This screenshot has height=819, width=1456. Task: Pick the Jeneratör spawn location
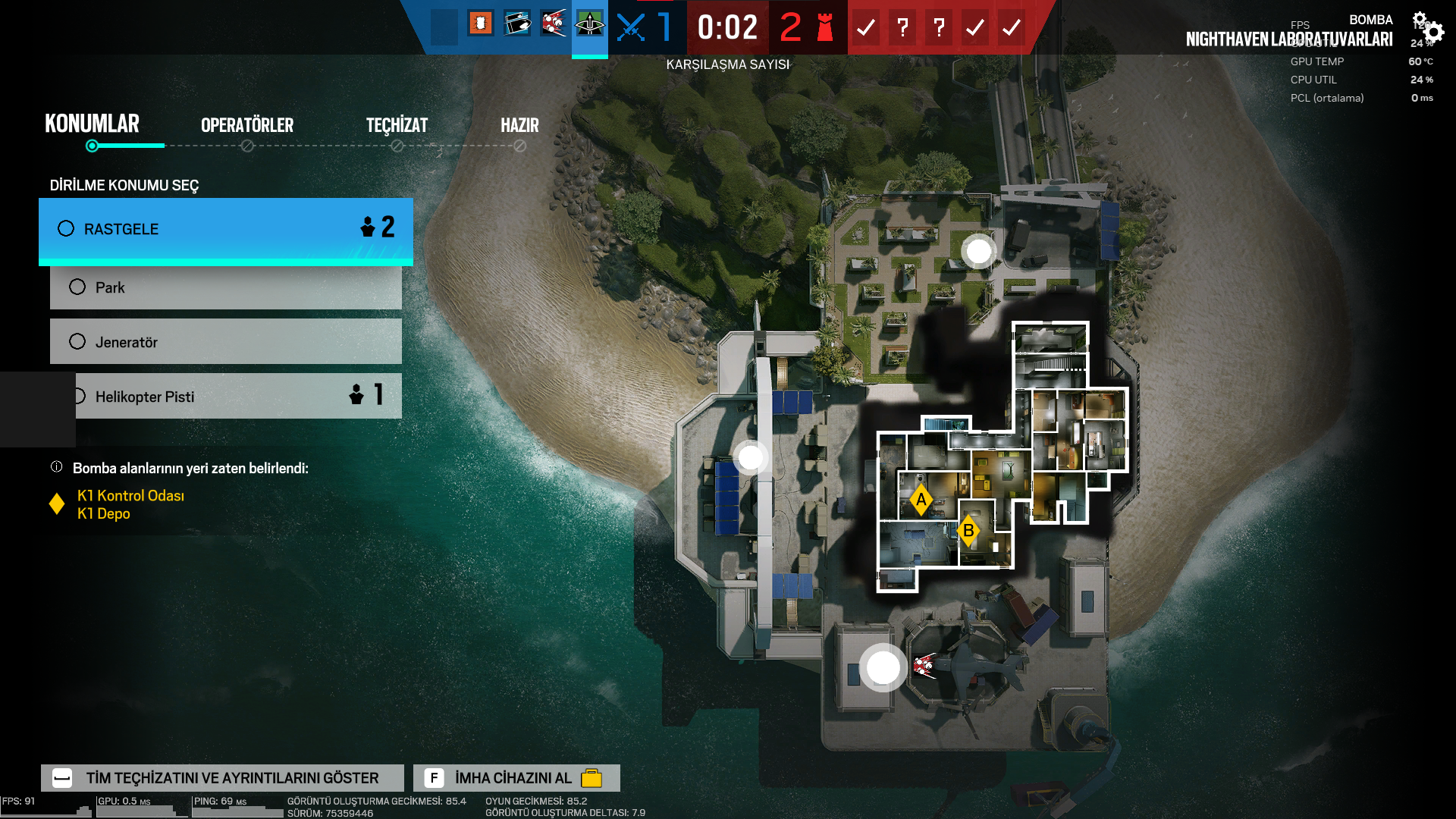click(x=225, y=342)
